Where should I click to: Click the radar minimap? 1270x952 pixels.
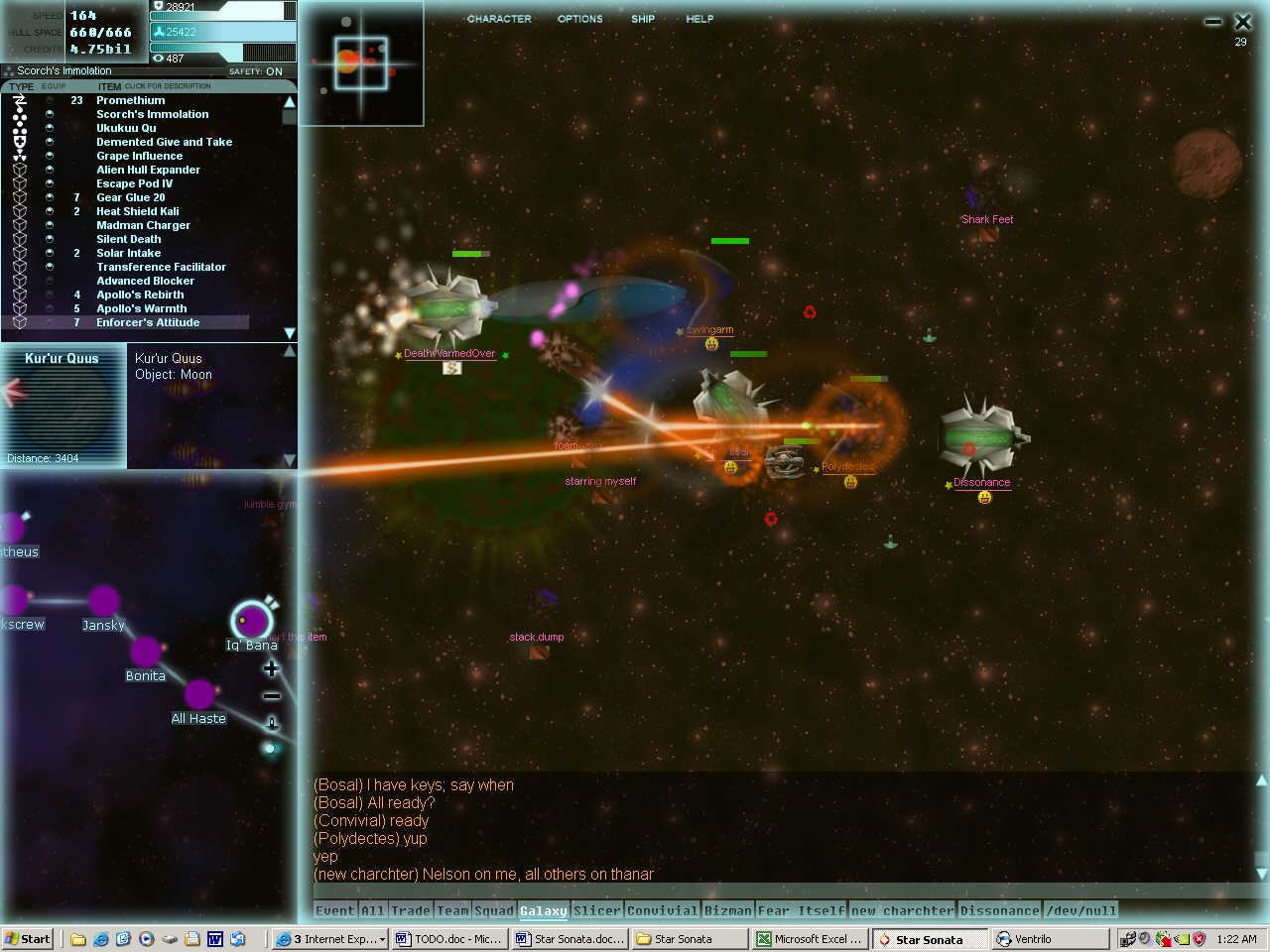361,63
